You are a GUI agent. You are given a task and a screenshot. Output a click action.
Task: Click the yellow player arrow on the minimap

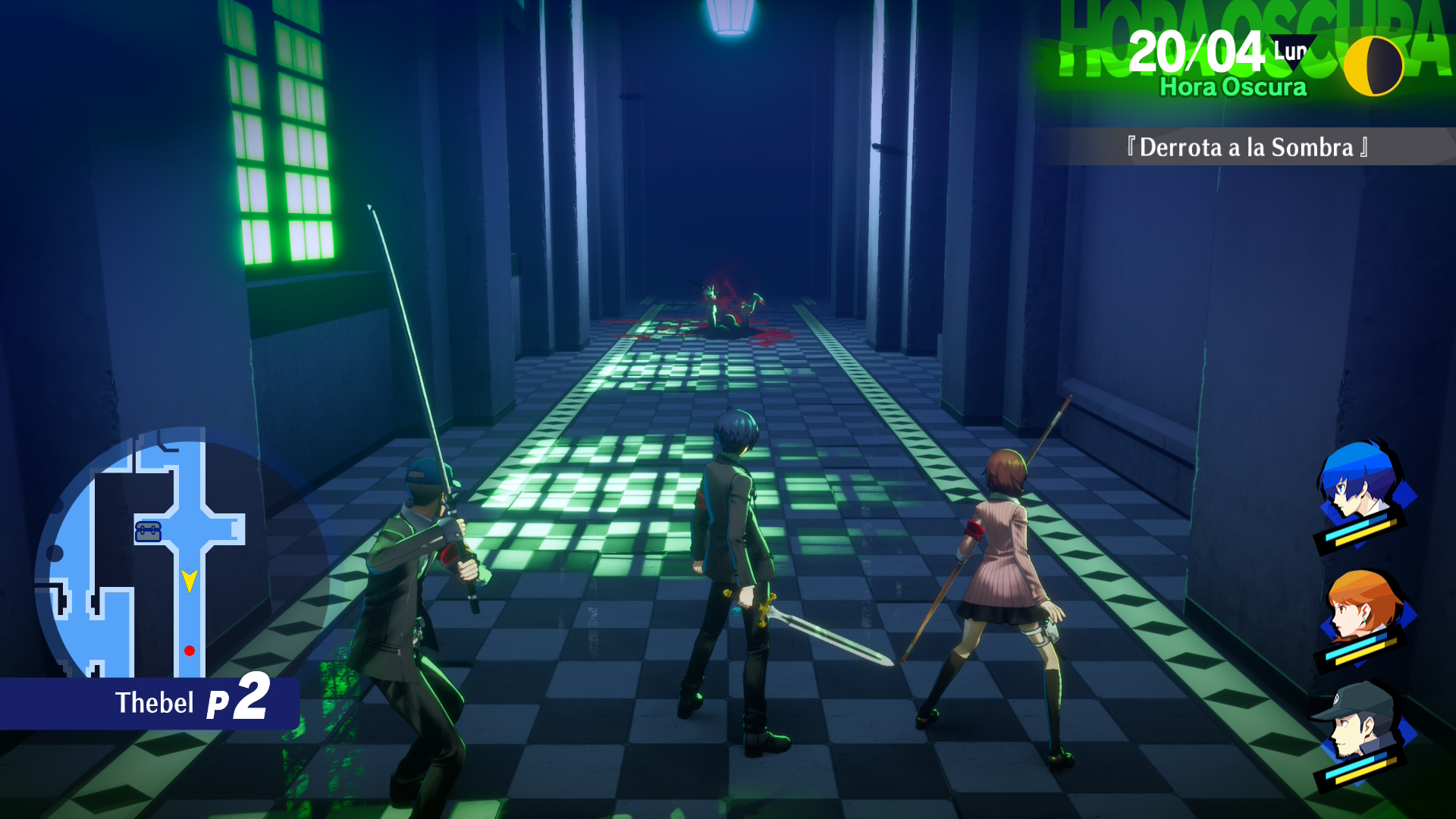click(190, 581)
